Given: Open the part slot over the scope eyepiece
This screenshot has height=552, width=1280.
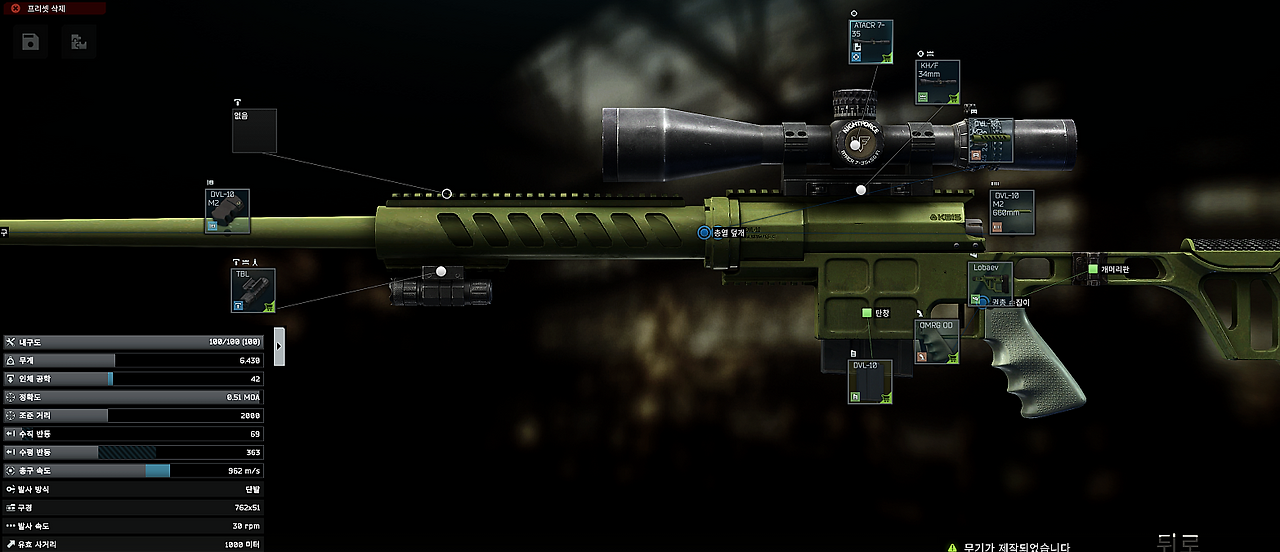Looking at the screenshot, I should [x=990, y=140].
